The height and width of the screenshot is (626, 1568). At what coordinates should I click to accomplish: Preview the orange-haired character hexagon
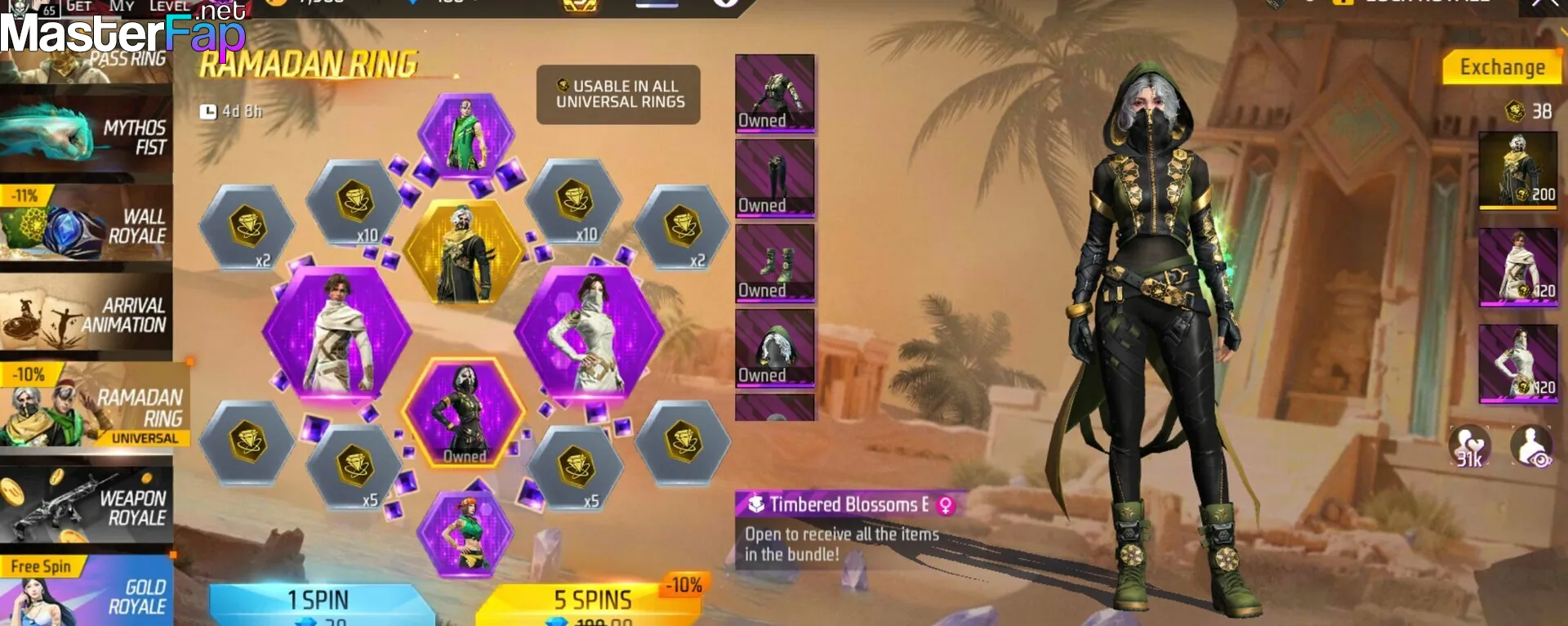[465, 534]
